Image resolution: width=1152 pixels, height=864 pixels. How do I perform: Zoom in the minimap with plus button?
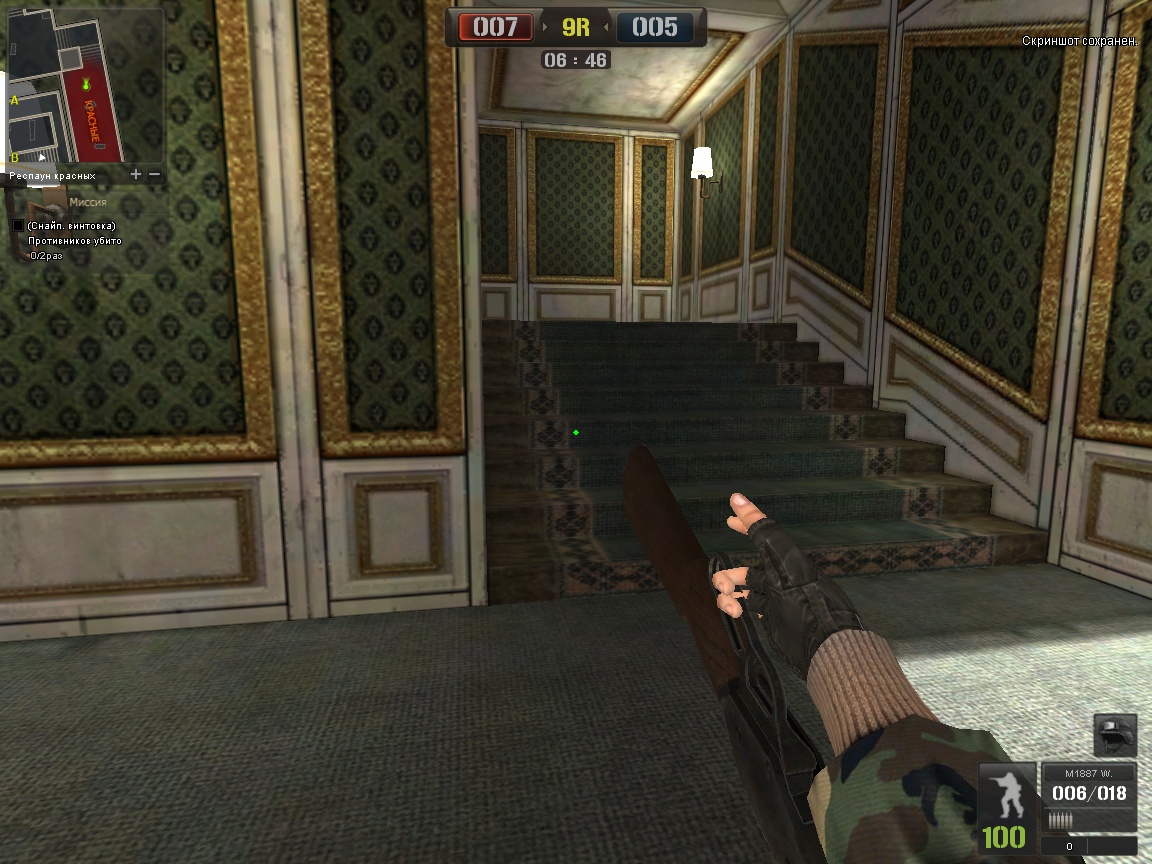136,174
